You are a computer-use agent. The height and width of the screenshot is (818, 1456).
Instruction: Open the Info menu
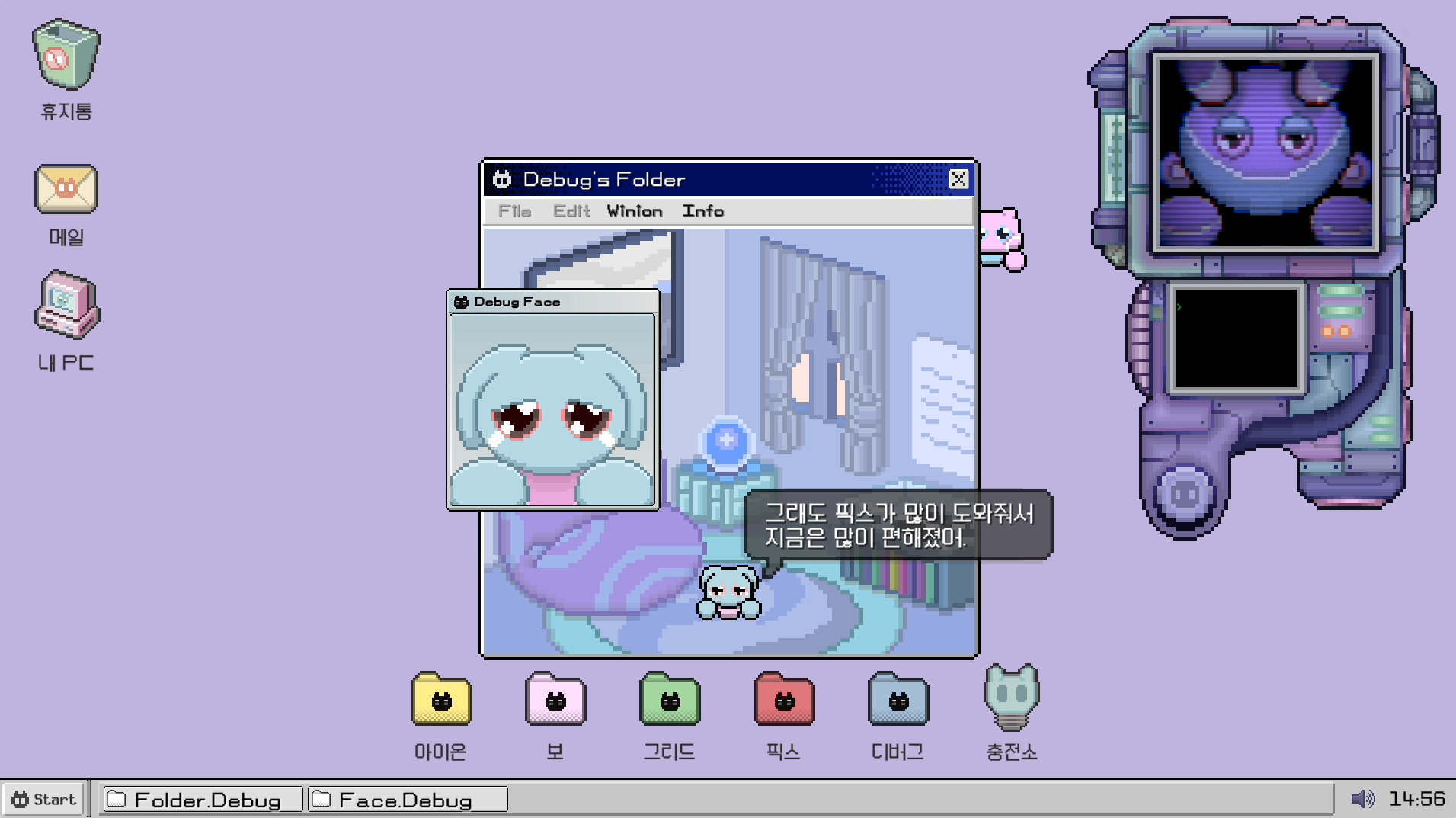tap(703, 211)
